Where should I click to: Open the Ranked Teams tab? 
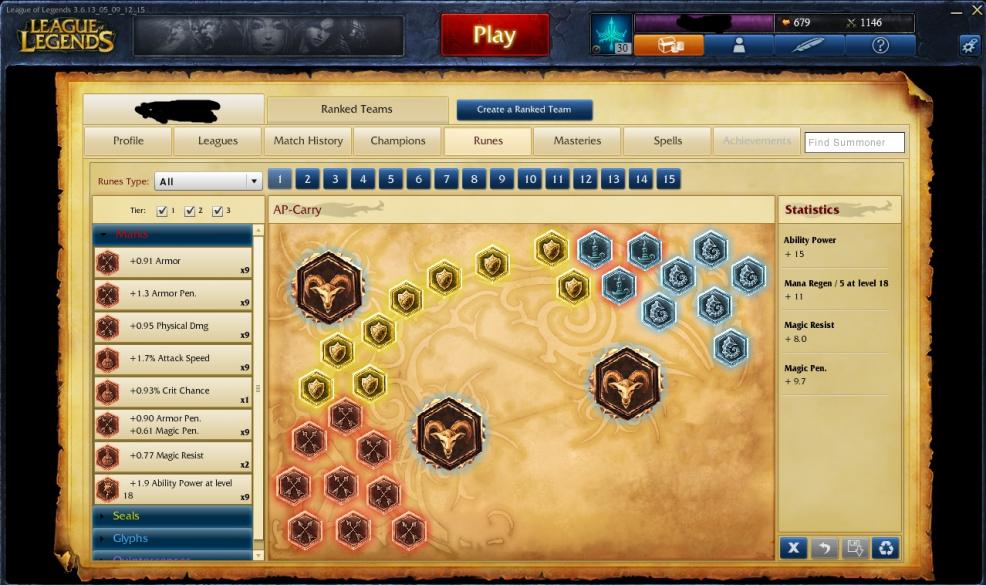click(357, 109)
